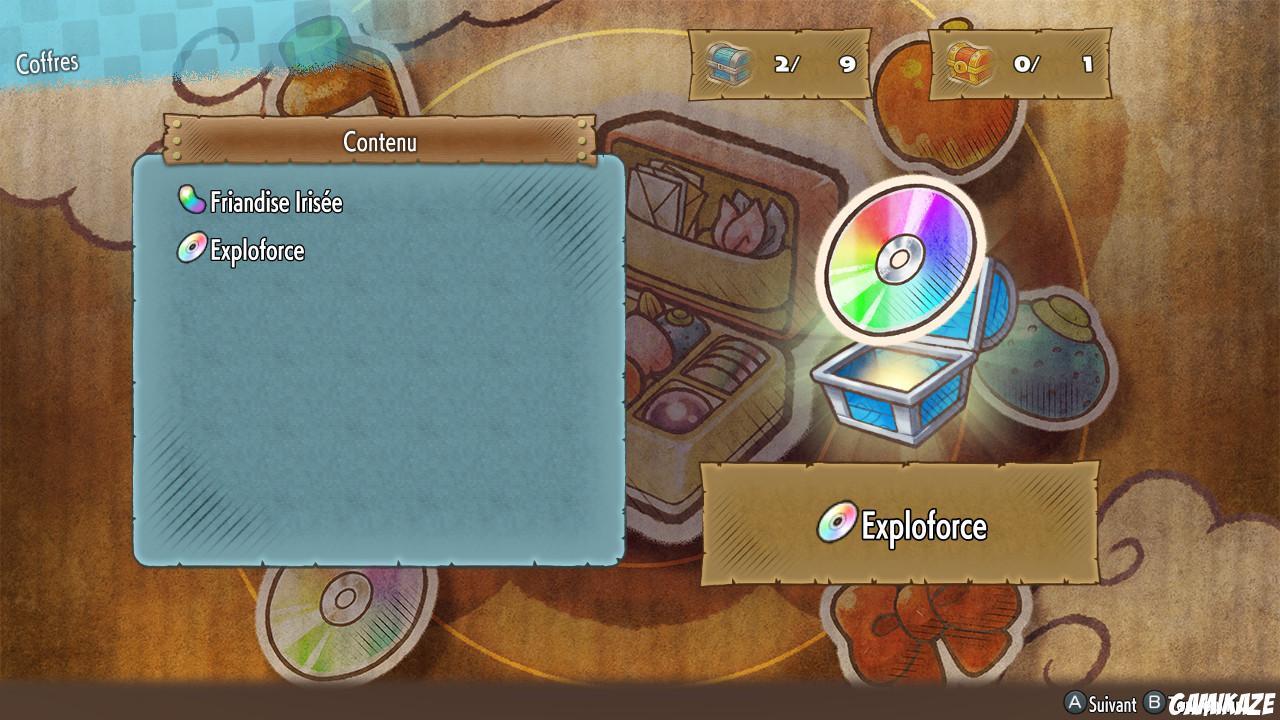Screen dimensions: 1280x720
Task: Open the Coffres screen title
Action: tap(47, 61)
